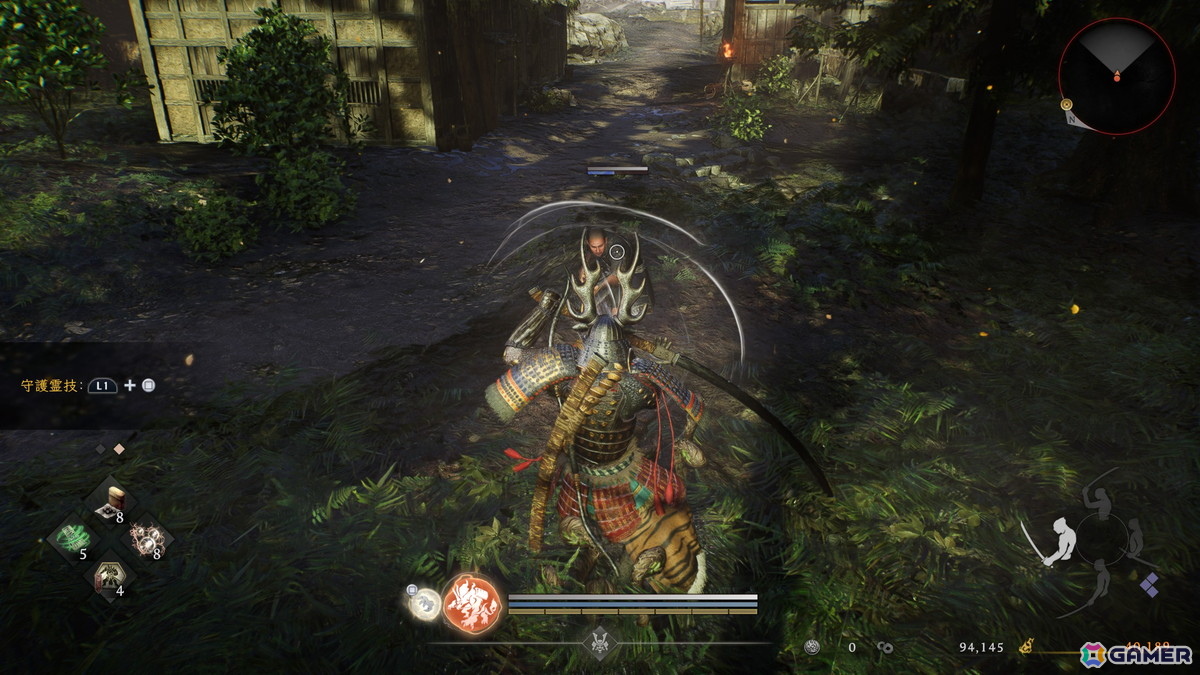The width and height of the screenshot is (1200, 675).
Task: Select the glowing orbs item slot
Action: pyautogui.click(x=149, y=538)
